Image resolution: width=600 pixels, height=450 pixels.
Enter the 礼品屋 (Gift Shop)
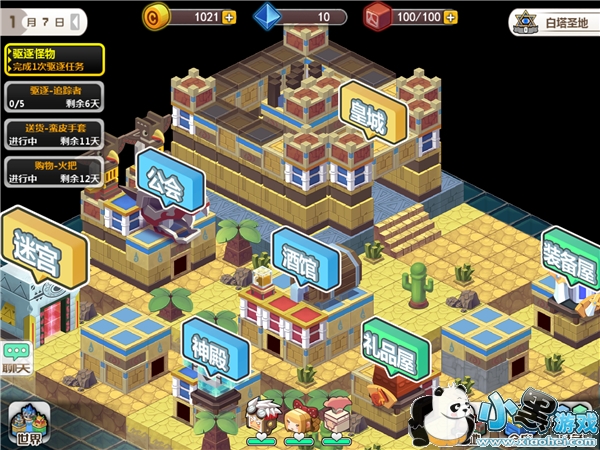pos(395,349)
